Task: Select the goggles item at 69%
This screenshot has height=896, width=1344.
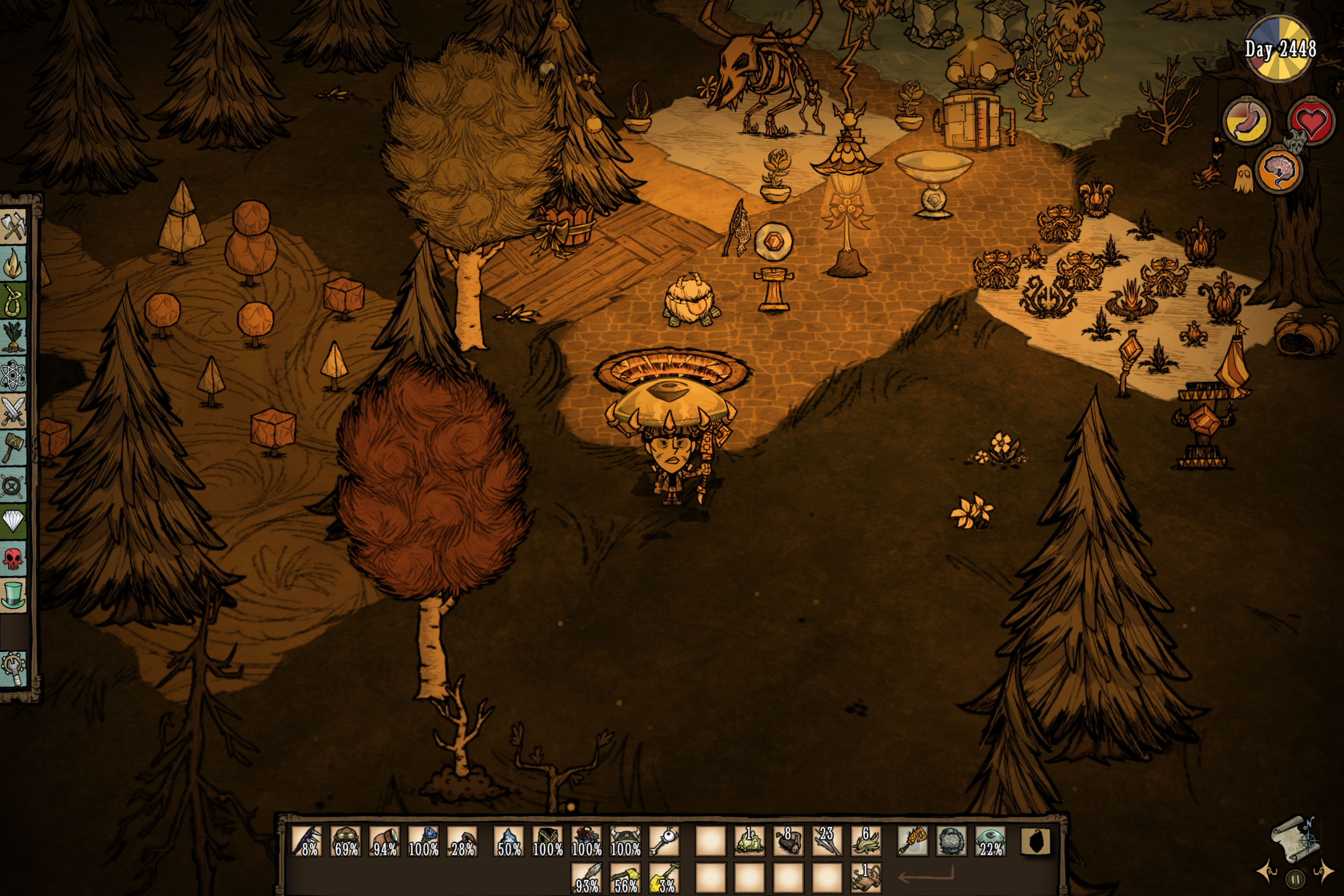Action: pyautogui.click(x=346, y=841)
